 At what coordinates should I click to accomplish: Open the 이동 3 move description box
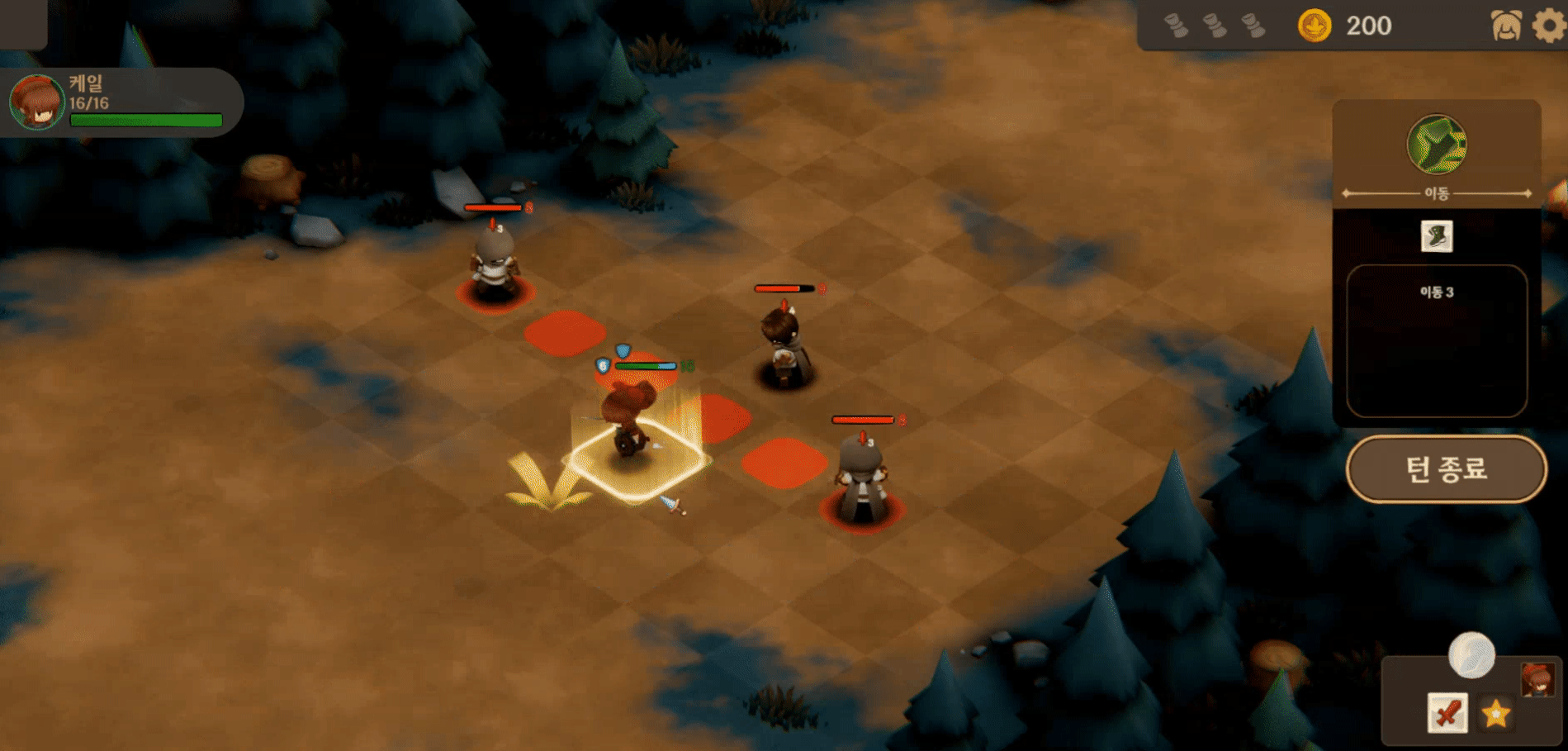point(1437,340)
